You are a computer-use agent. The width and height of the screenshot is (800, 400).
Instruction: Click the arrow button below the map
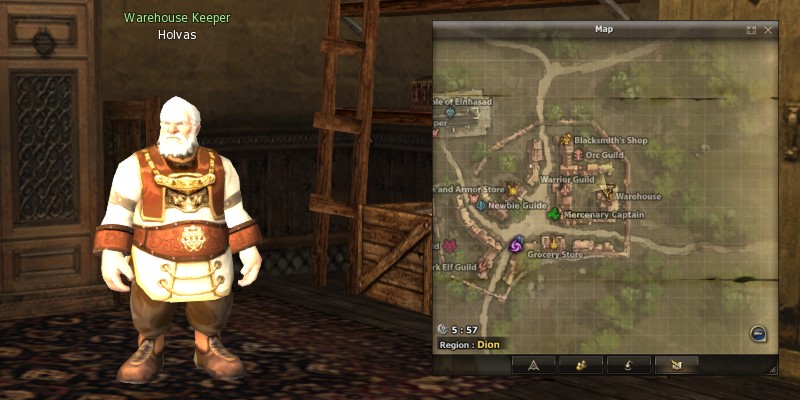click(x=532, y=365)
